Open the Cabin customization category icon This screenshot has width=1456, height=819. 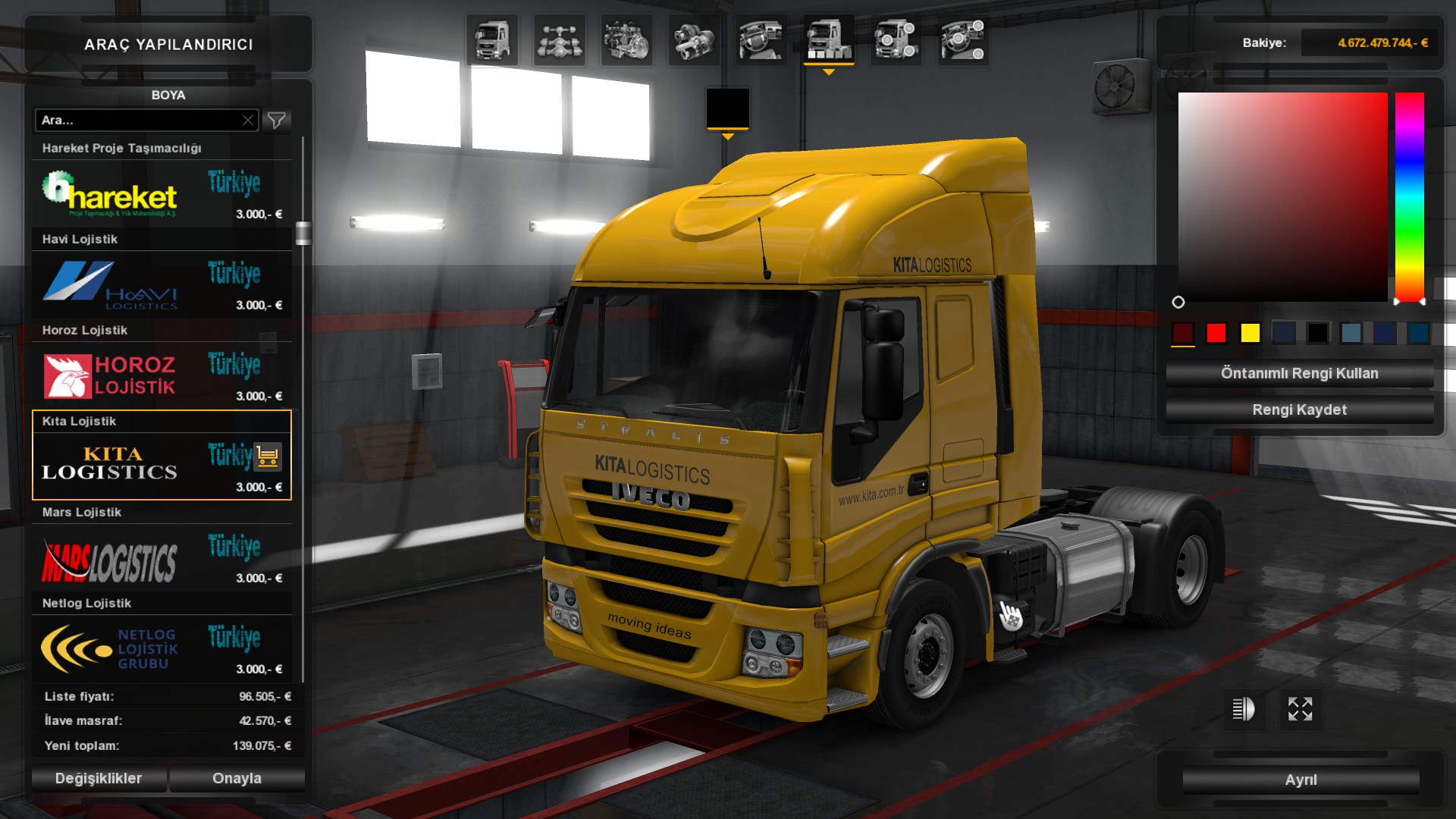[x=492, y=39]
